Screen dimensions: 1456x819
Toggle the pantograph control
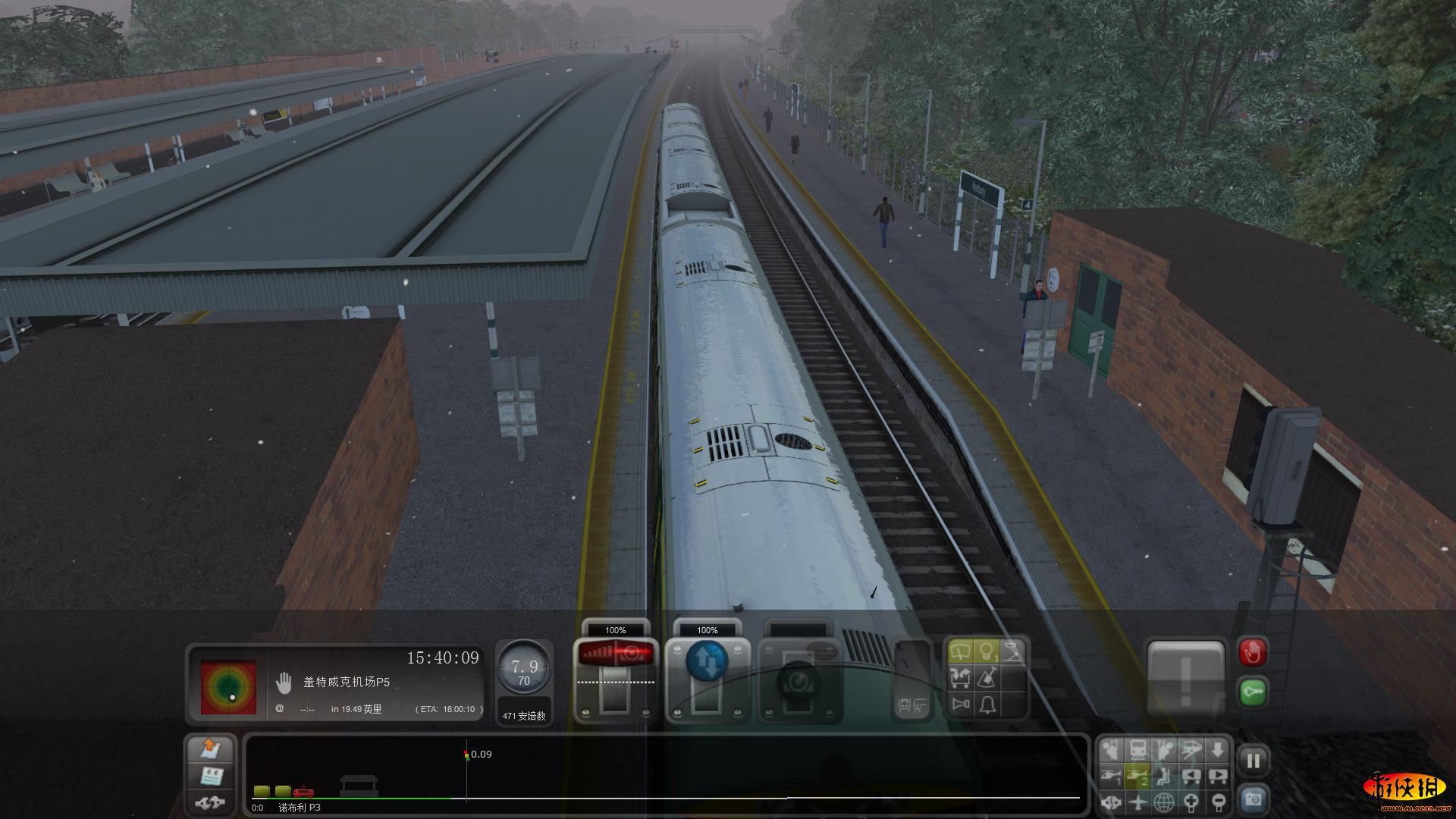pos(1012,651)
